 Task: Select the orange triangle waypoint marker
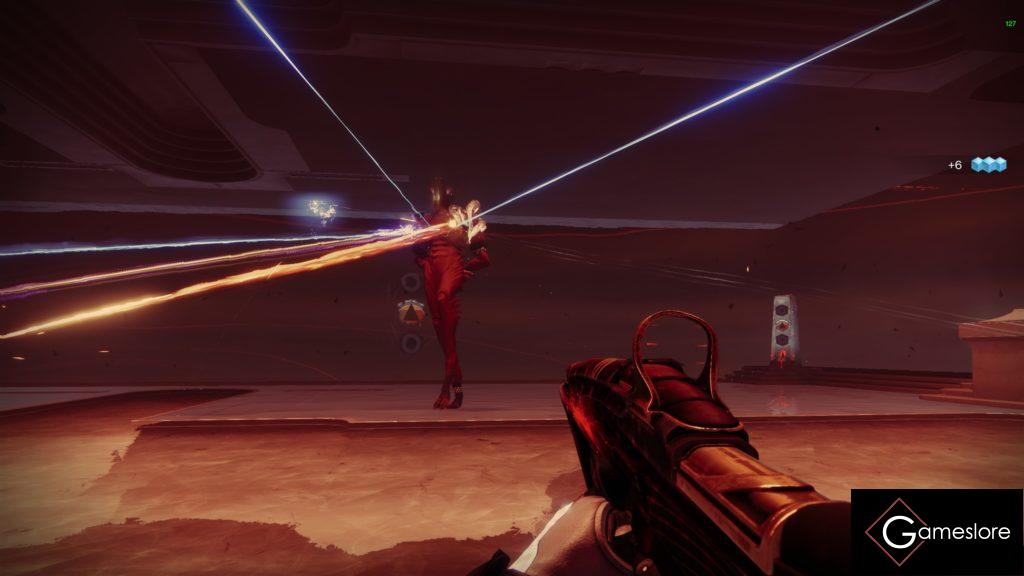click(410, 312)
